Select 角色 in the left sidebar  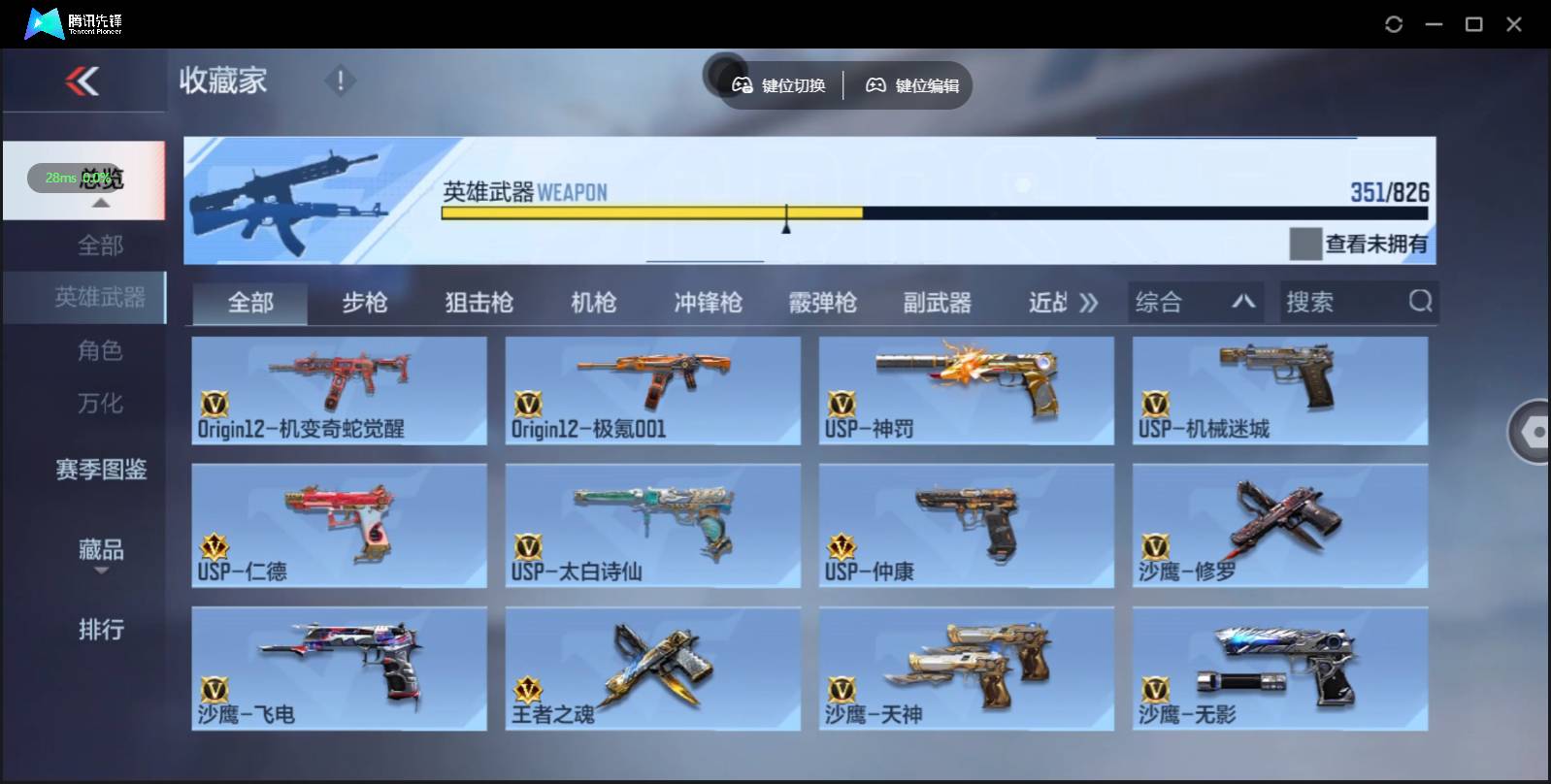tap(101, 350)
